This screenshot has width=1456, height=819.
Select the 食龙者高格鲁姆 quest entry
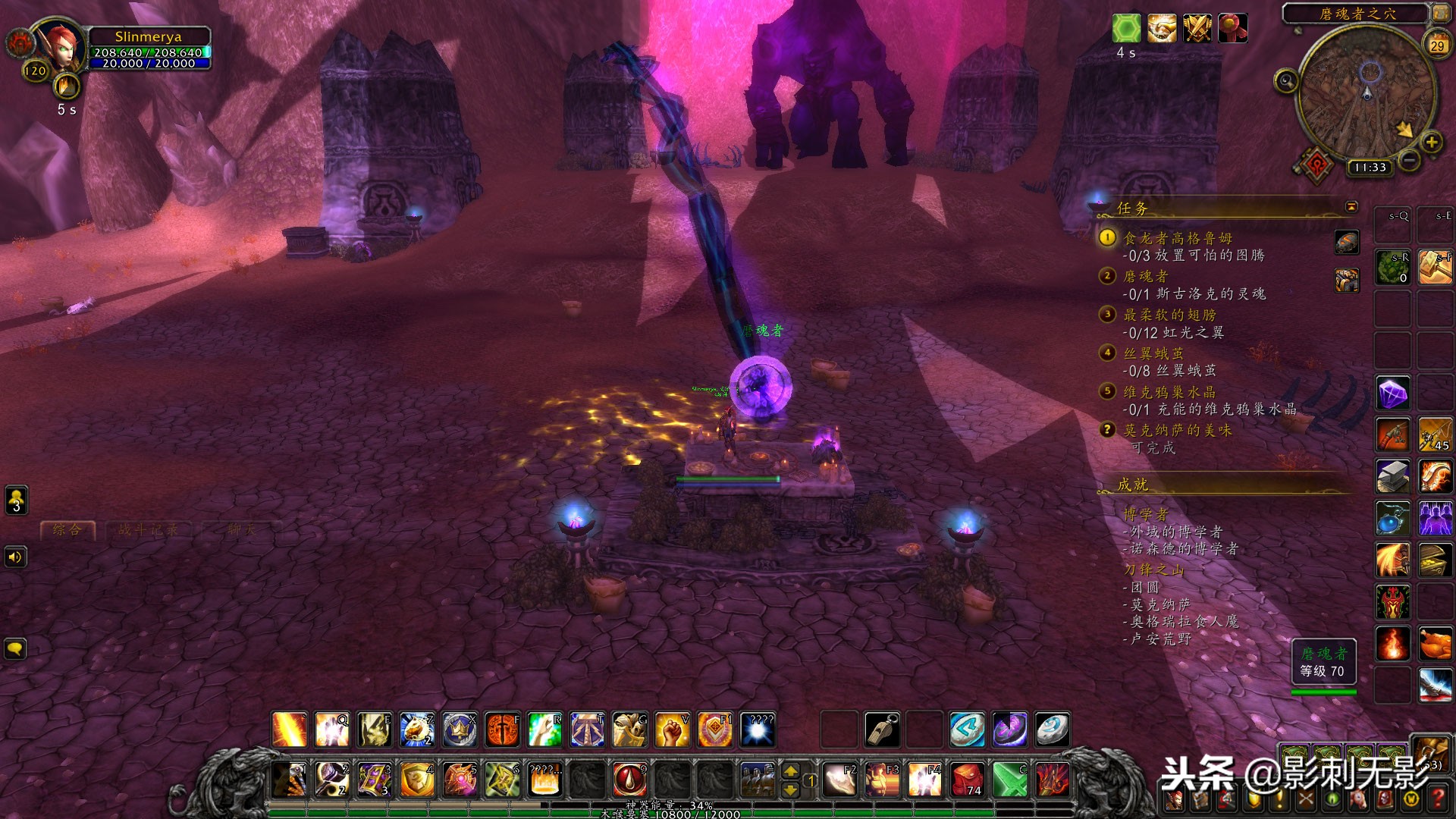[1177, 238]
